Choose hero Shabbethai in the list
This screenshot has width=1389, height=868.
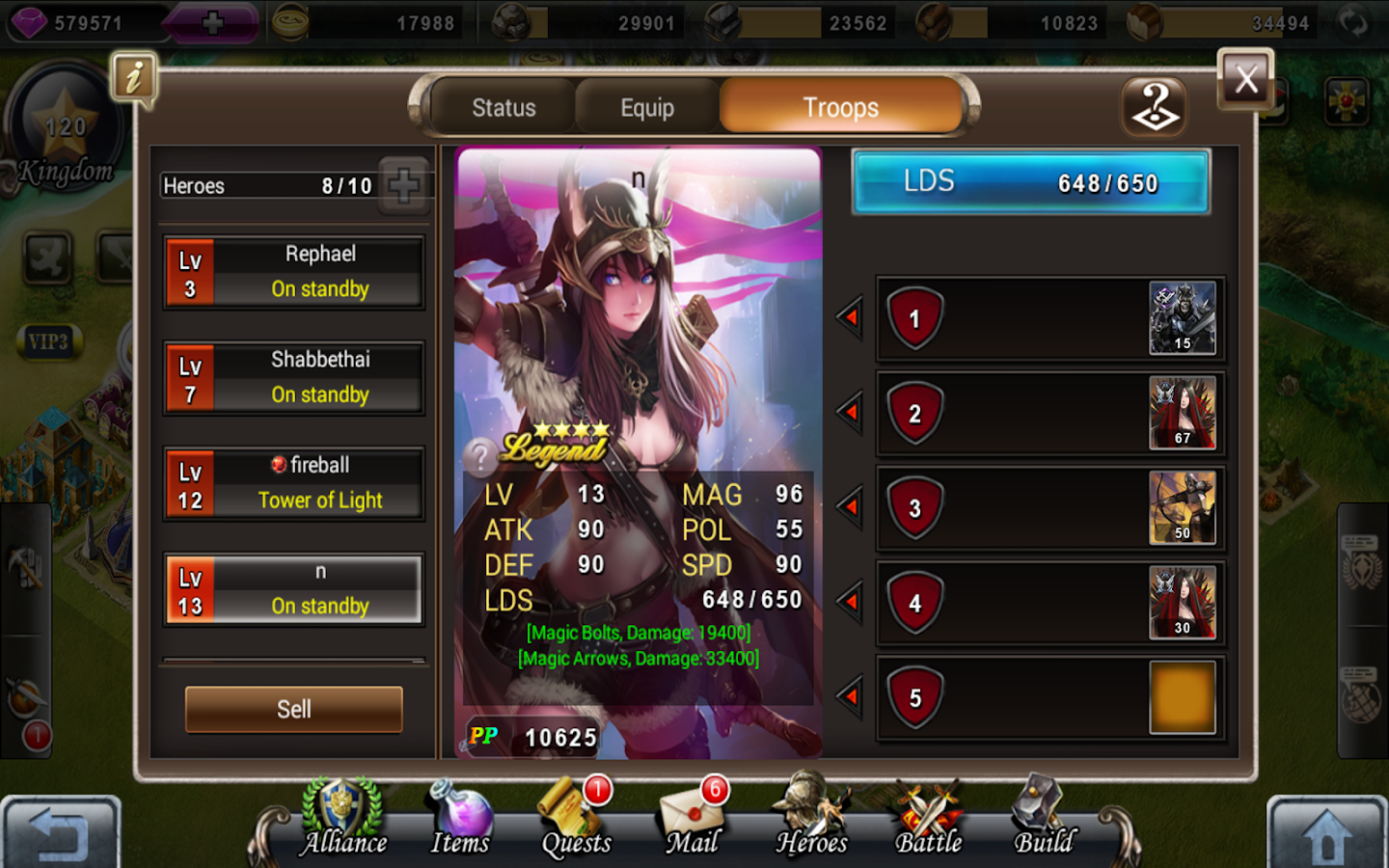(294, 377)
